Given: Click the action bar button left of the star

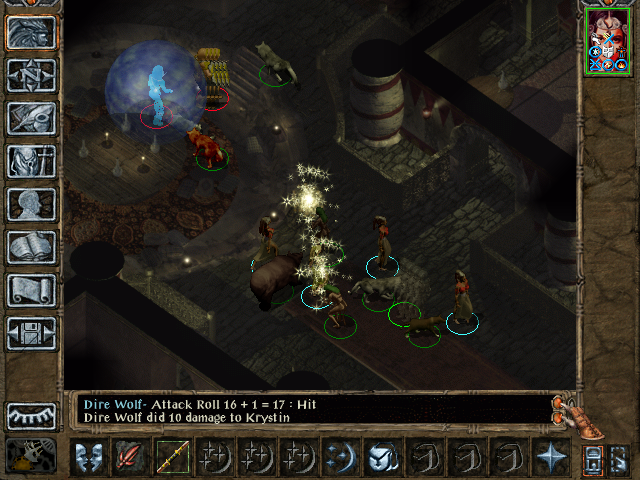Looking at the screenshot, I should 508,457.
